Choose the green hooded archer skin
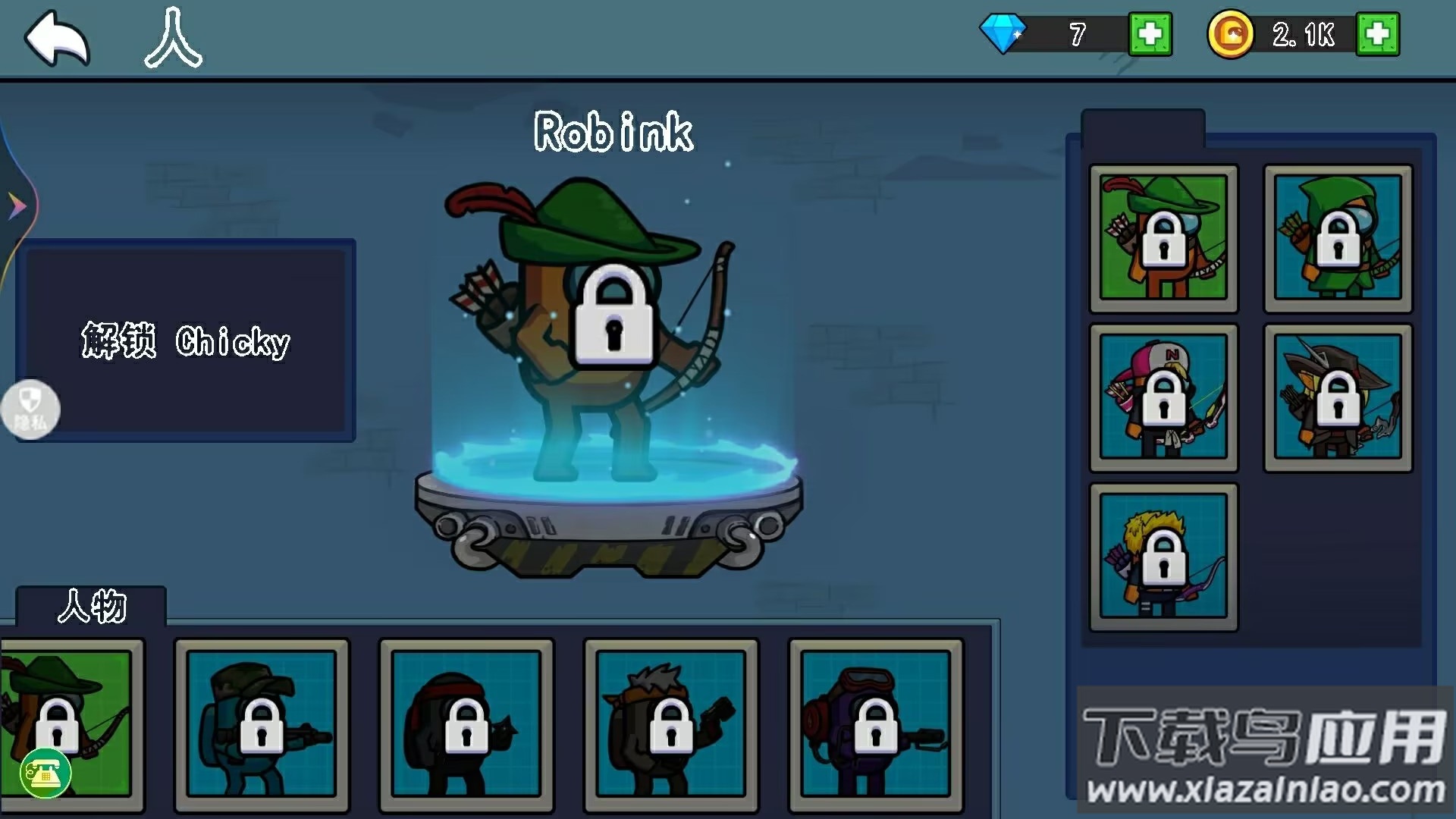Screen dimensions: 1456x819 point(1338,238)
